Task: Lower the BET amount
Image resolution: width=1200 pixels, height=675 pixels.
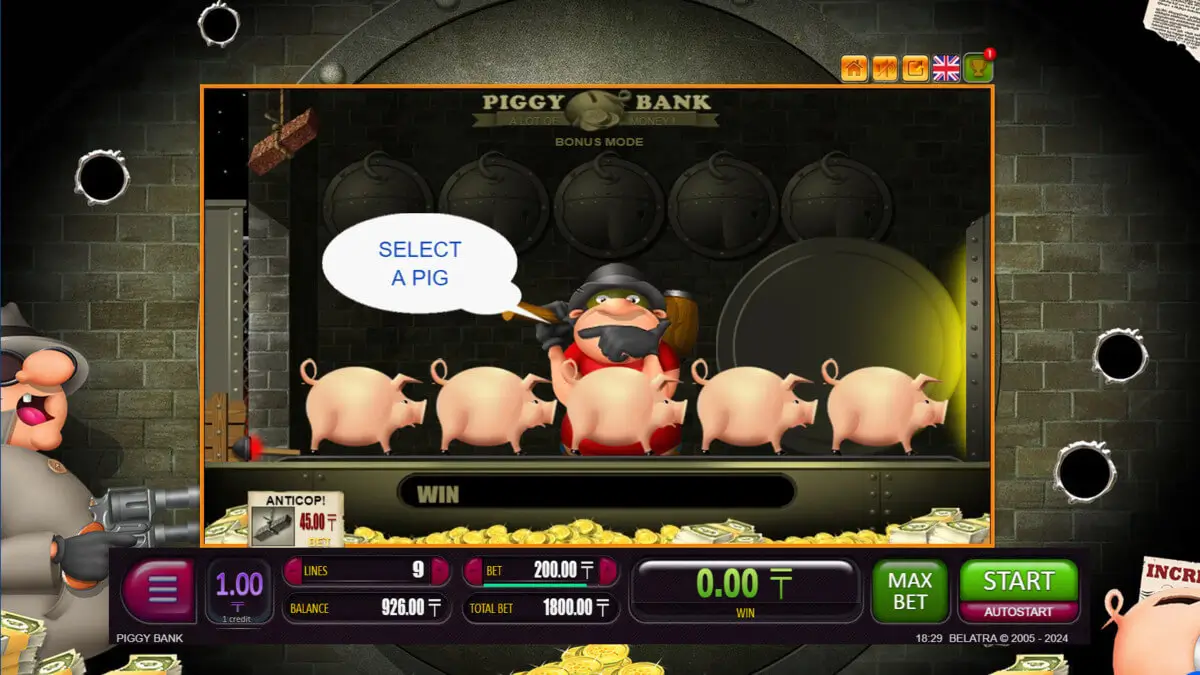Action: 473,571
